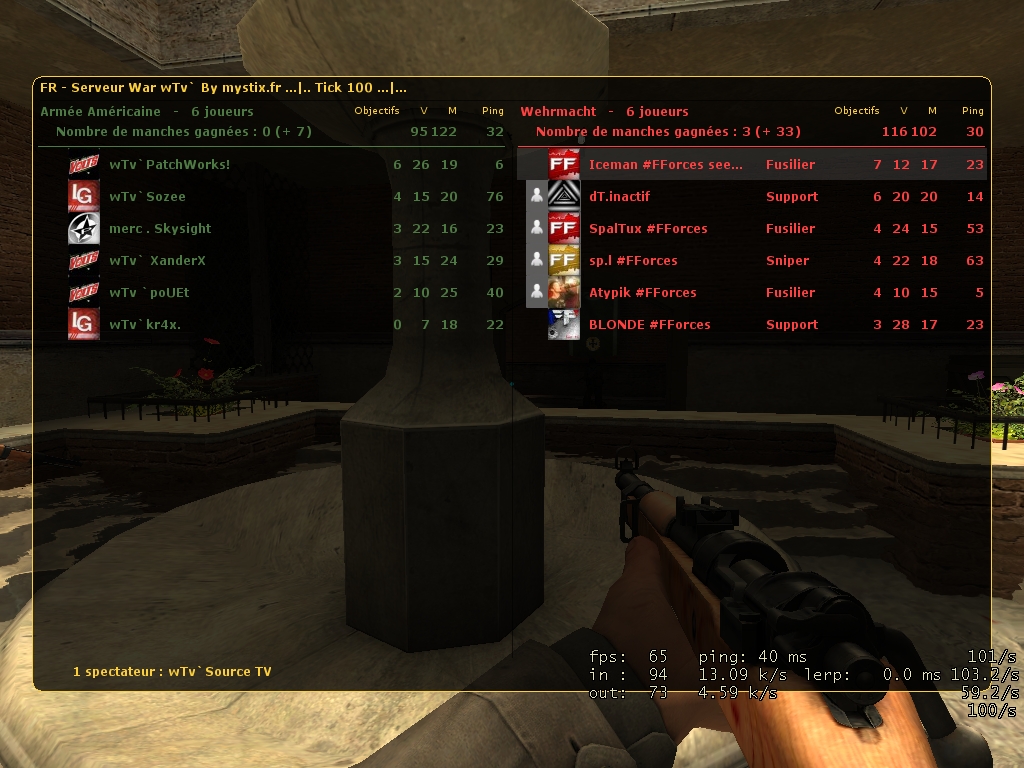
Task: Select wTv`poUEt scoreboard entry
Action: click(x=149, y=293)
